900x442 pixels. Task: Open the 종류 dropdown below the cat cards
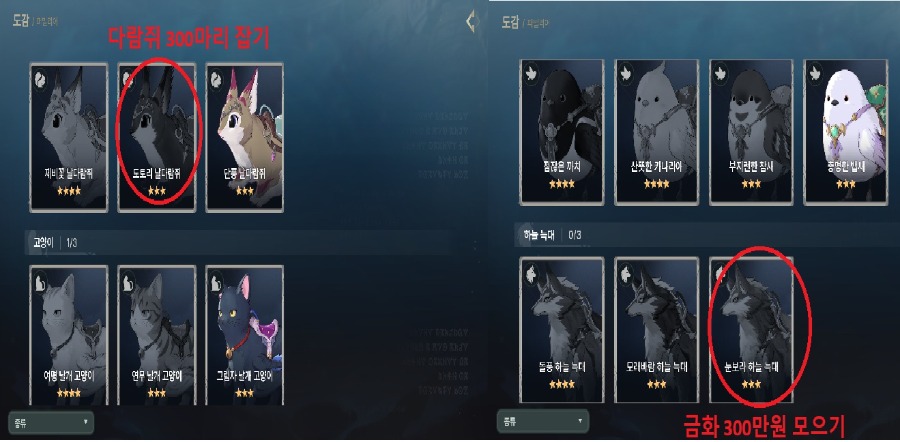50,420
